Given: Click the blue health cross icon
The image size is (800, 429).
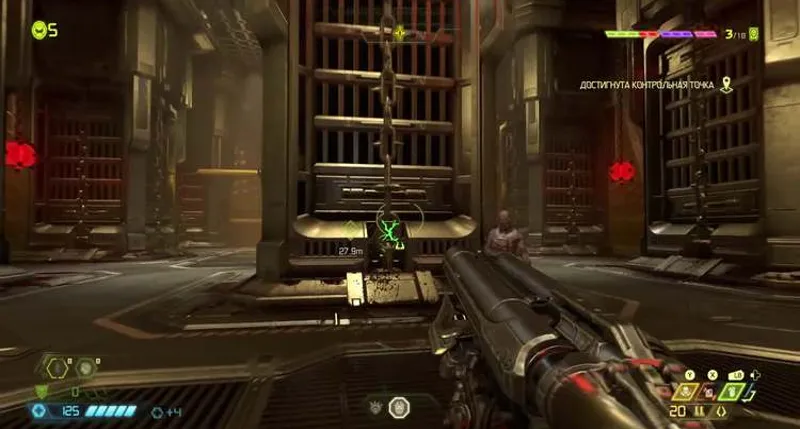Looking at the screenshot, I should [39, 410].
